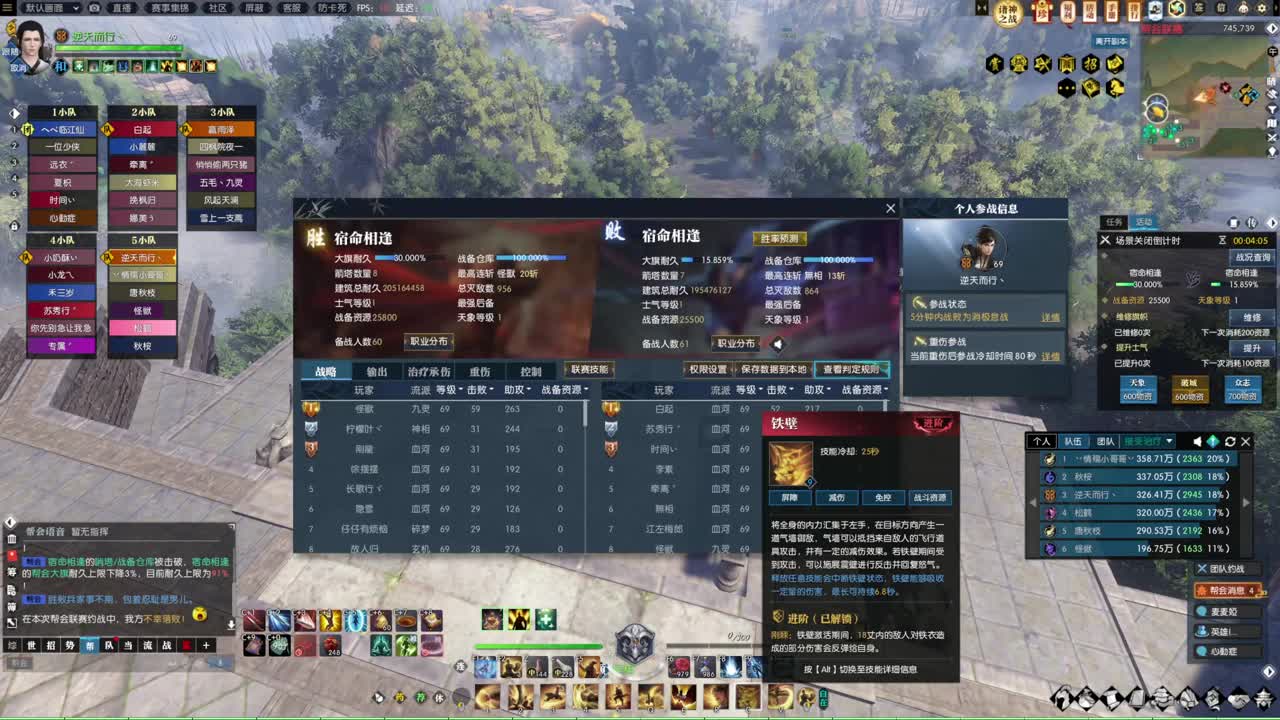
Task: Click the camera screenshot icon in the streaming toolbar
Action: (x=93, y=8)
